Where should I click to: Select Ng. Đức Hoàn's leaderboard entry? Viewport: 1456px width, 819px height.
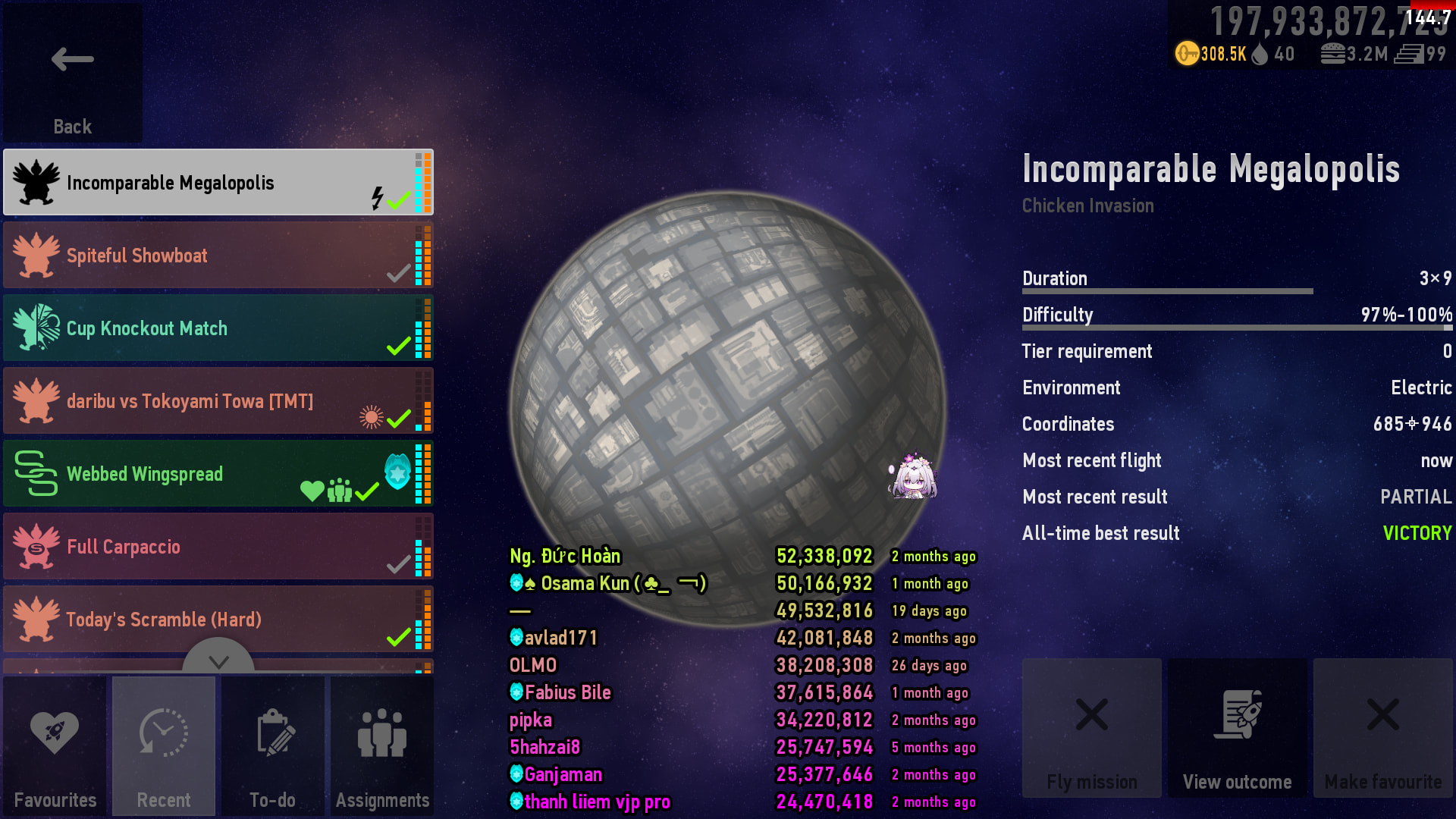pos(565,557)
